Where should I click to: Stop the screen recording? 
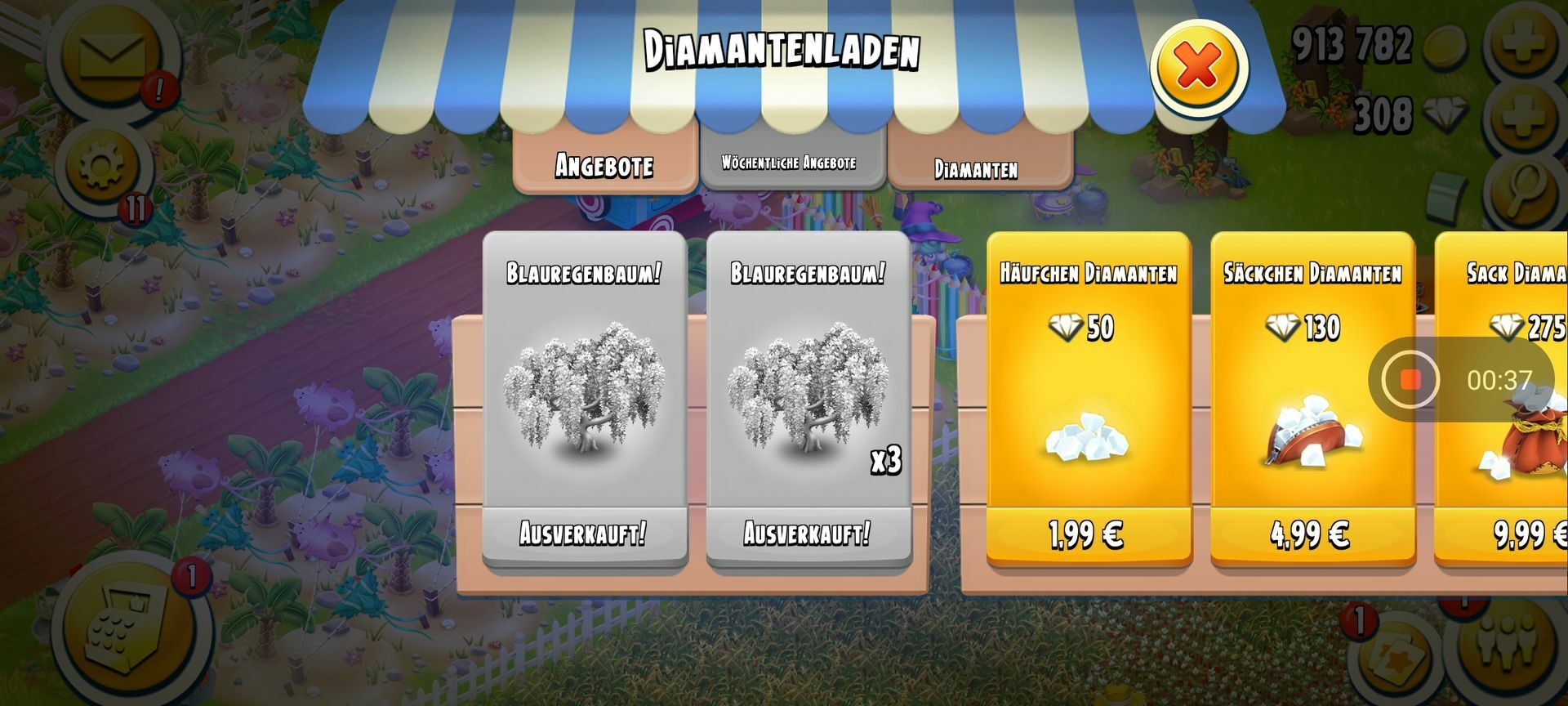[x=1410, y=380]
